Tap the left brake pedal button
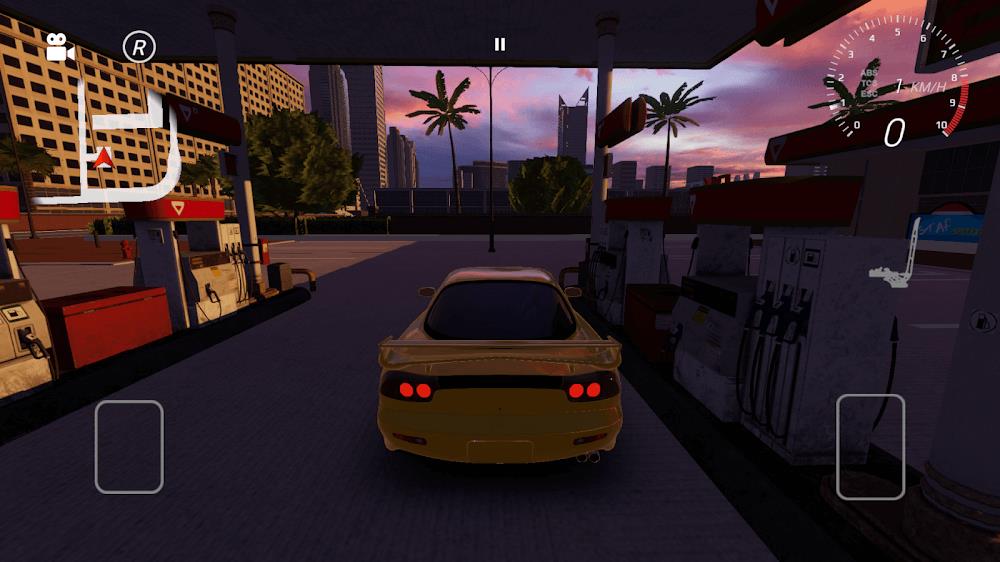Viewport: 1000px width, 562px height. pyautogui.click(x=129, y=446)
